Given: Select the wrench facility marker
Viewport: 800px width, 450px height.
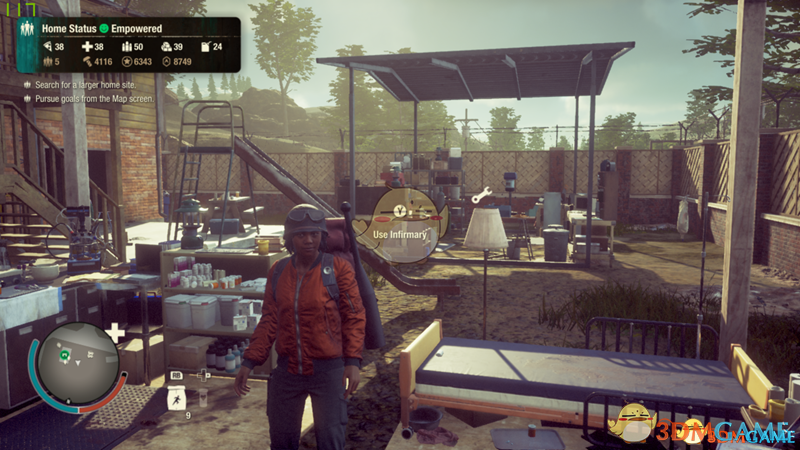Looking at the screenshot, I should point(481,196).
